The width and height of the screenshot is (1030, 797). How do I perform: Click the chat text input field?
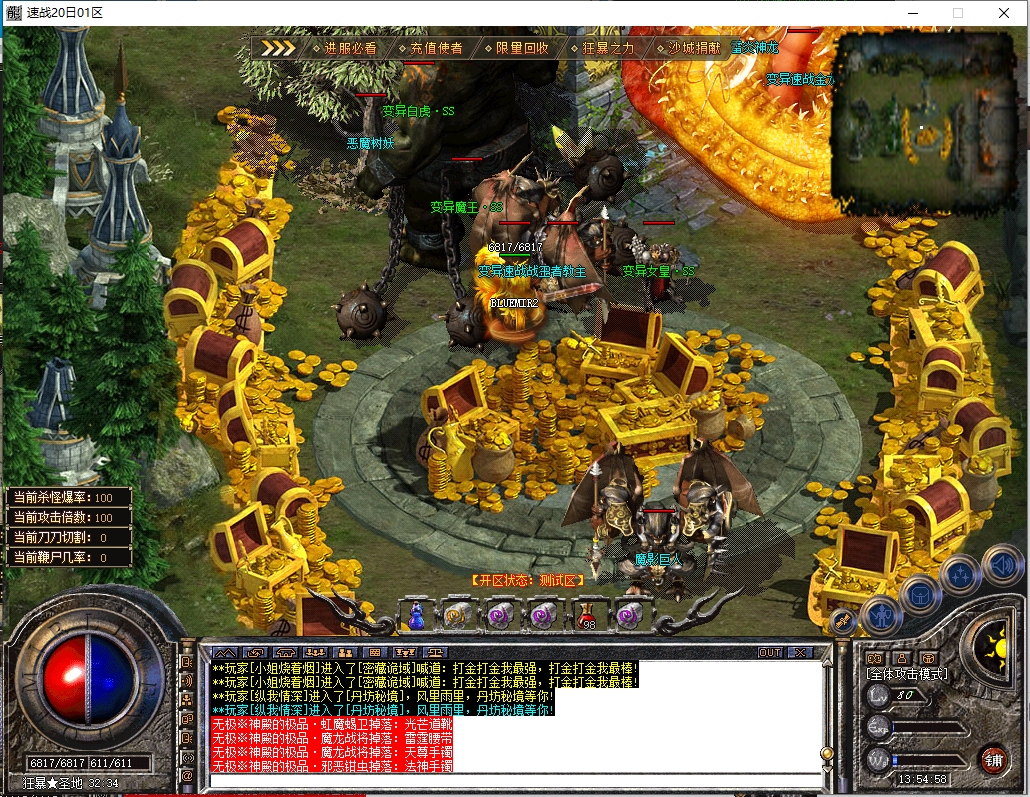[515, 780]
